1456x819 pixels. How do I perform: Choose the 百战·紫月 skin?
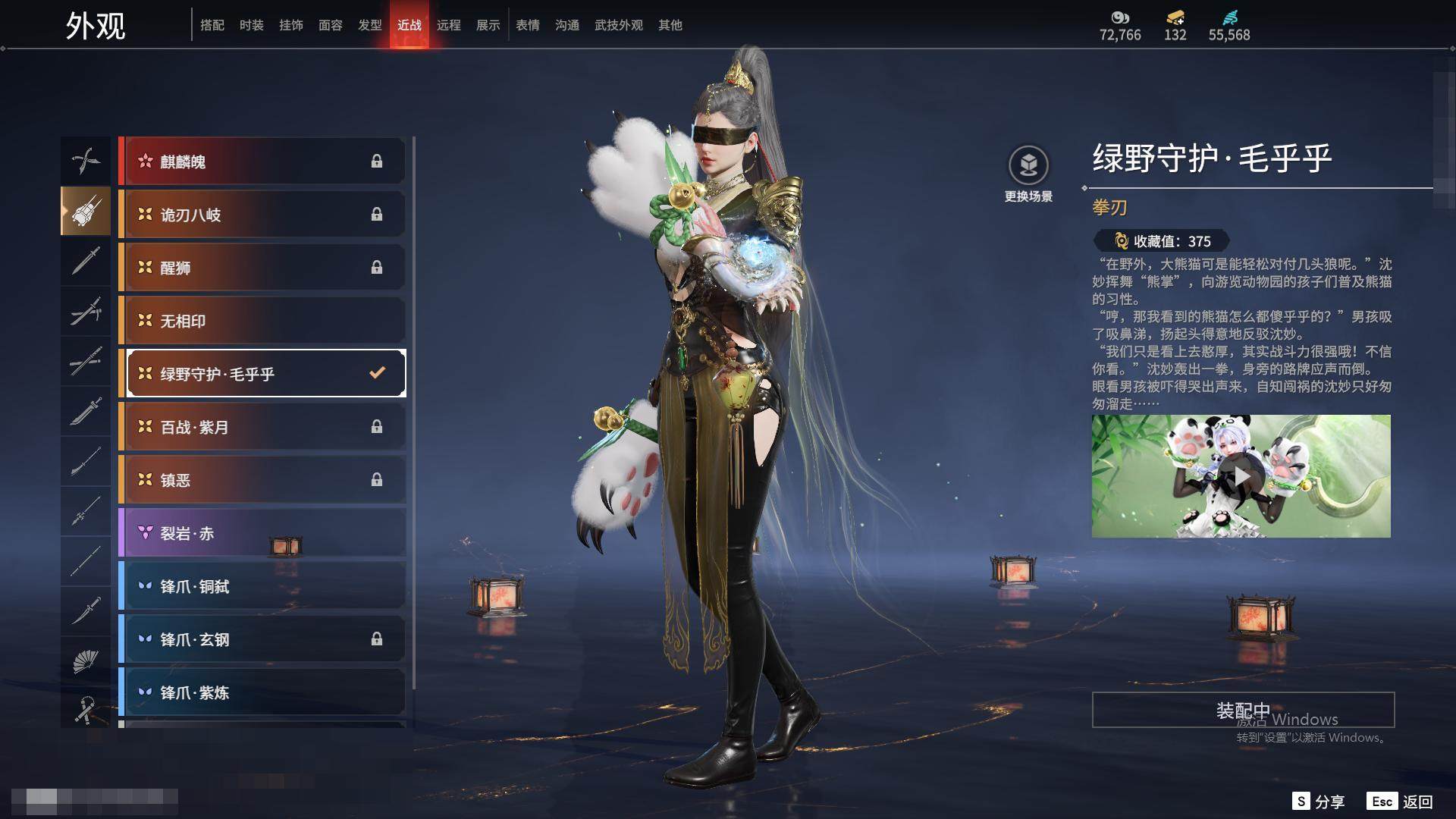click(262, 427)
